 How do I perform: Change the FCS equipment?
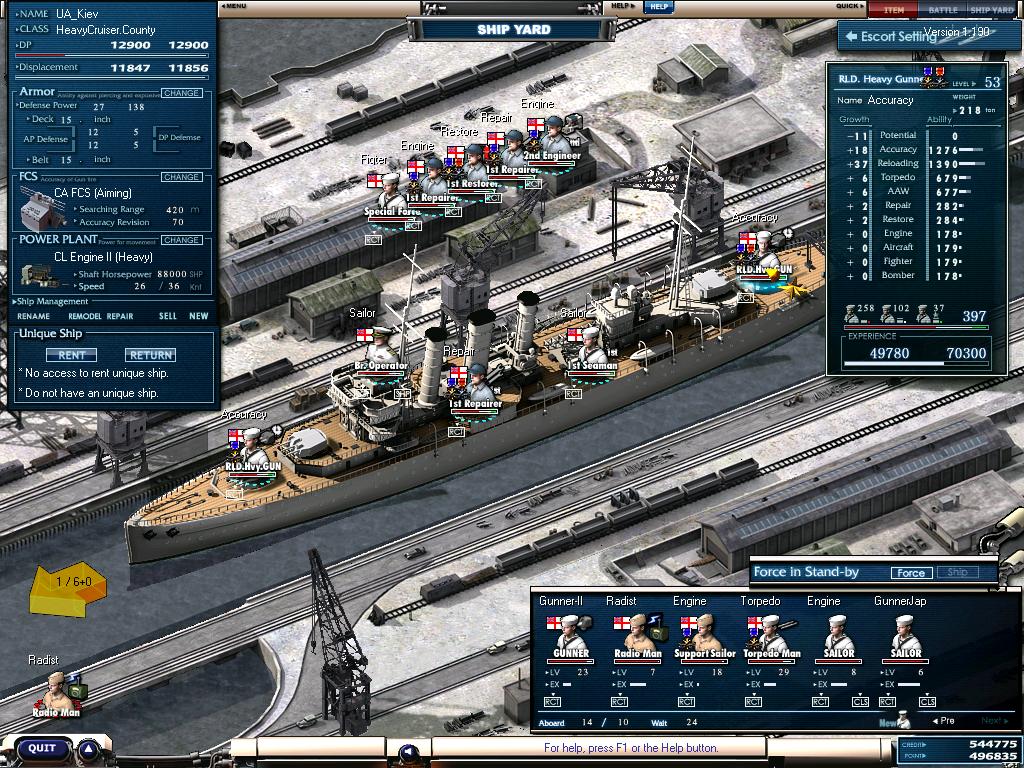pos(181,177)
